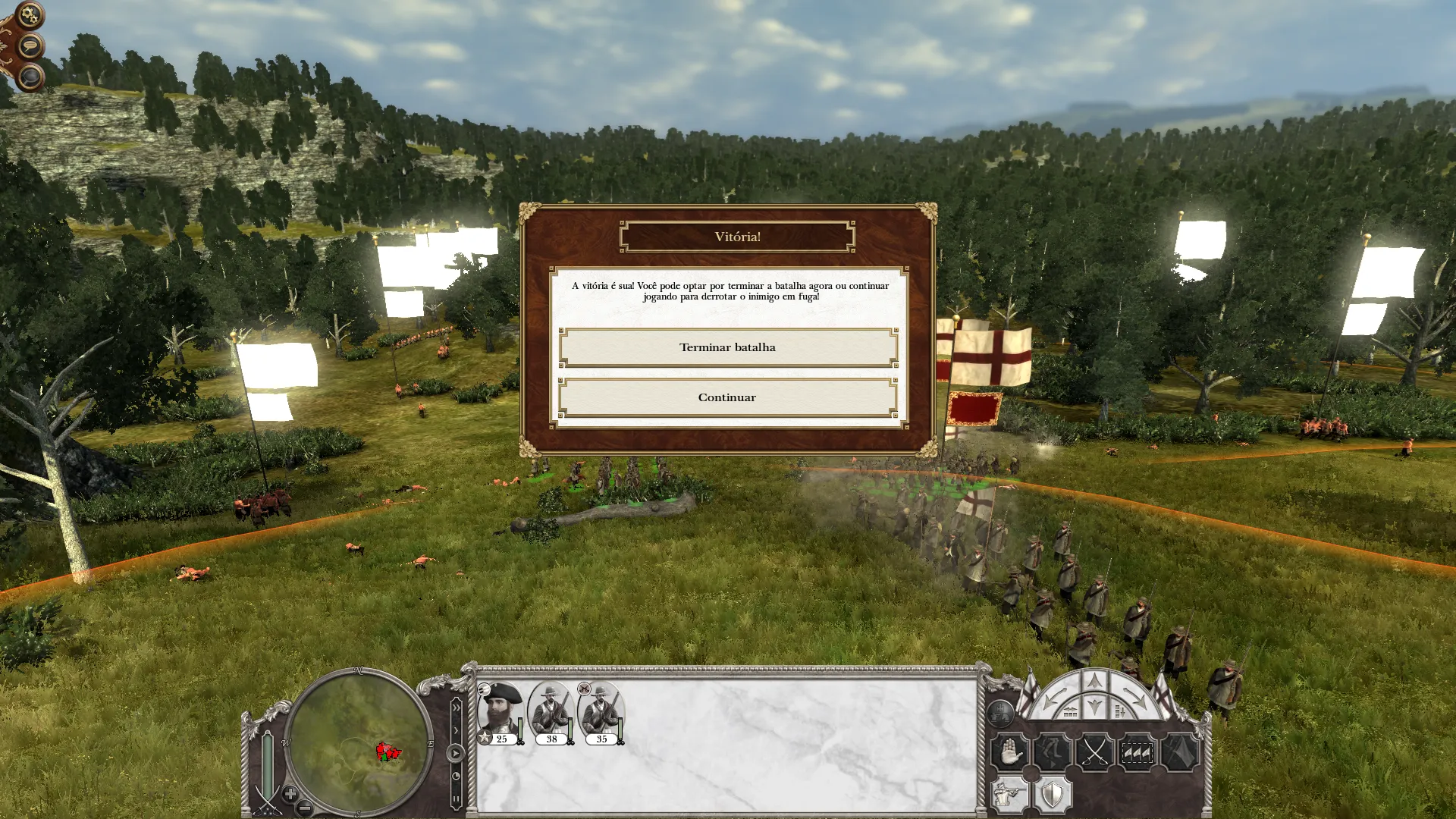The width and height of the screenshot is (1456, 819).
Task: Activate the halt order hand icon
Action: click(1010, 753)
